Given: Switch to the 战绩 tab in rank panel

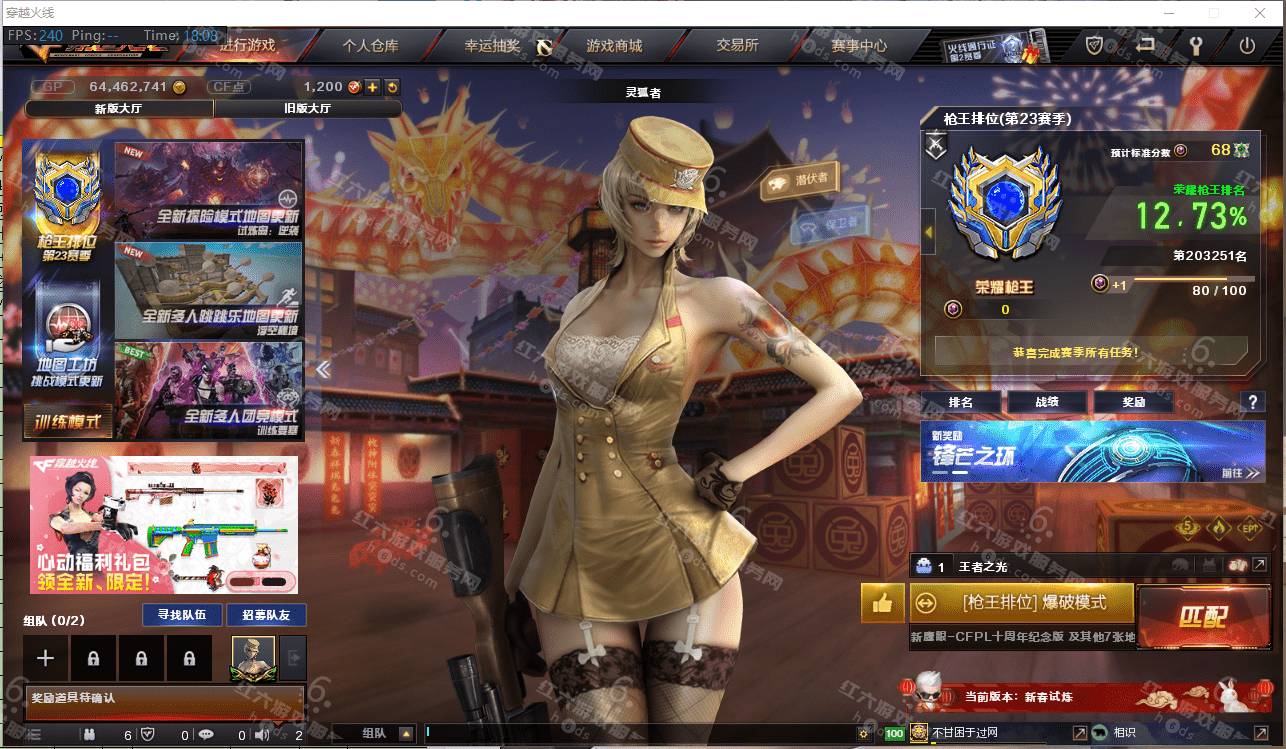Looking at the screenshot, I should pyautogui.click(x=1045, y=402).
